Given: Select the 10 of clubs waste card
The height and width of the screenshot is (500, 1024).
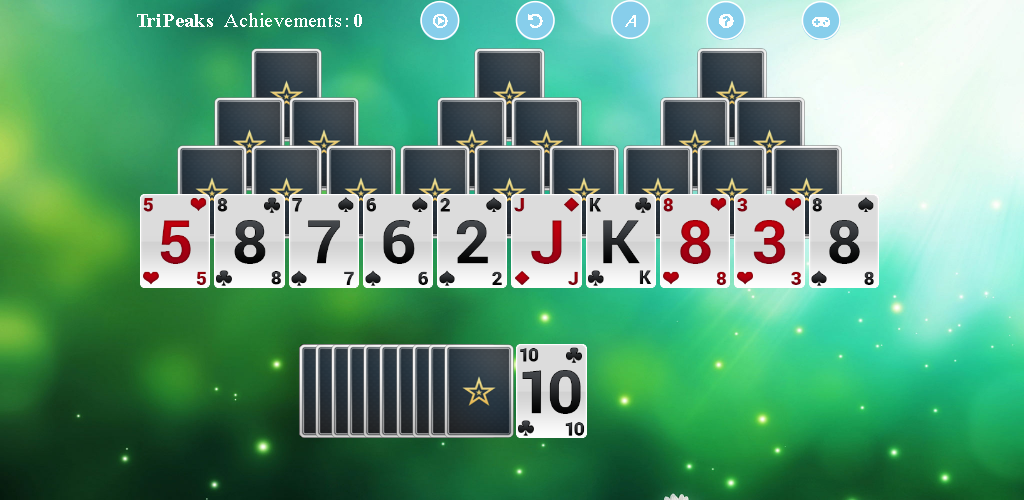Looking at the screenshot, I should (x=551, y=391).
